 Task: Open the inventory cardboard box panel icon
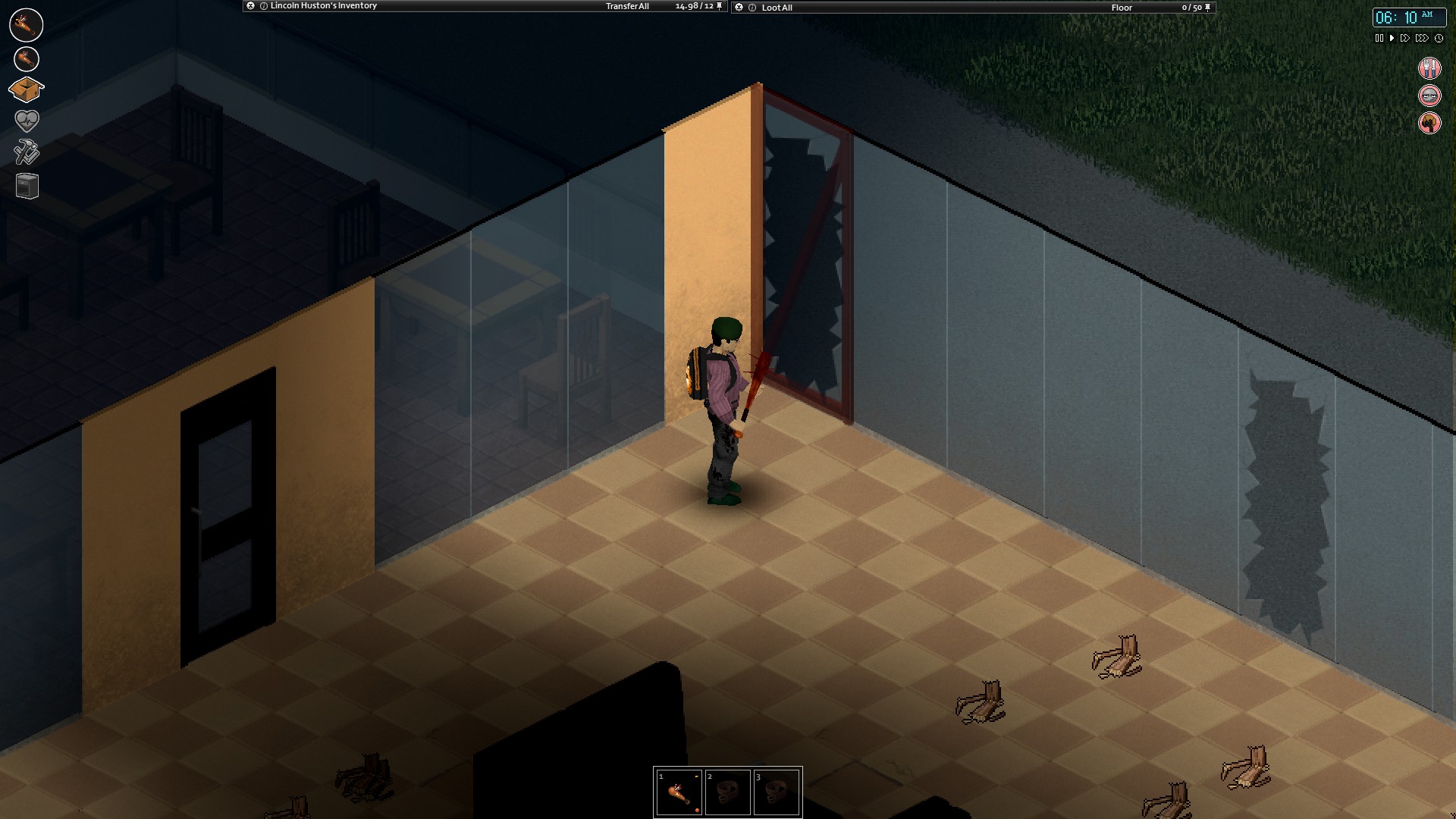pyautogui.click(x=25, y=89)
